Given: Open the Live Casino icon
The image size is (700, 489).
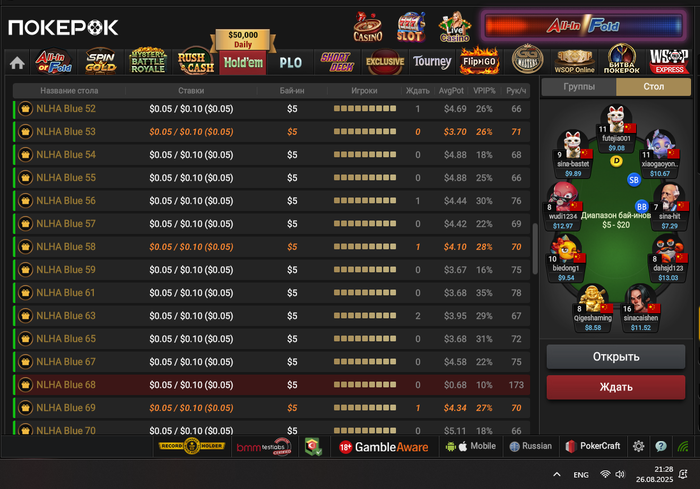Looking at the screenshot, I should (455, 26).
